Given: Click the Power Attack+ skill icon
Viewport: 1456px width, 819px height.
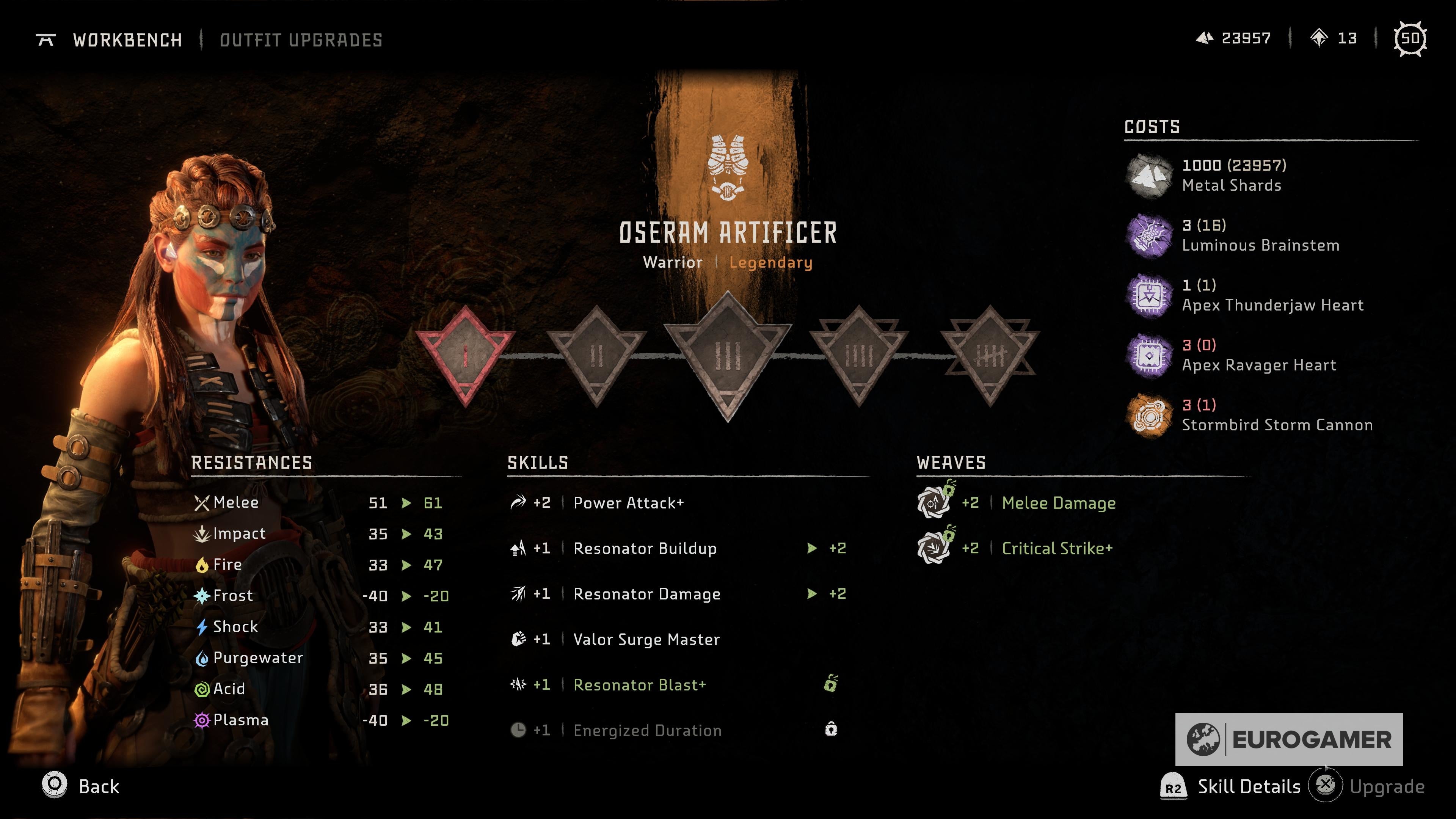Looking at the screenshot, I should pos(518,502).
